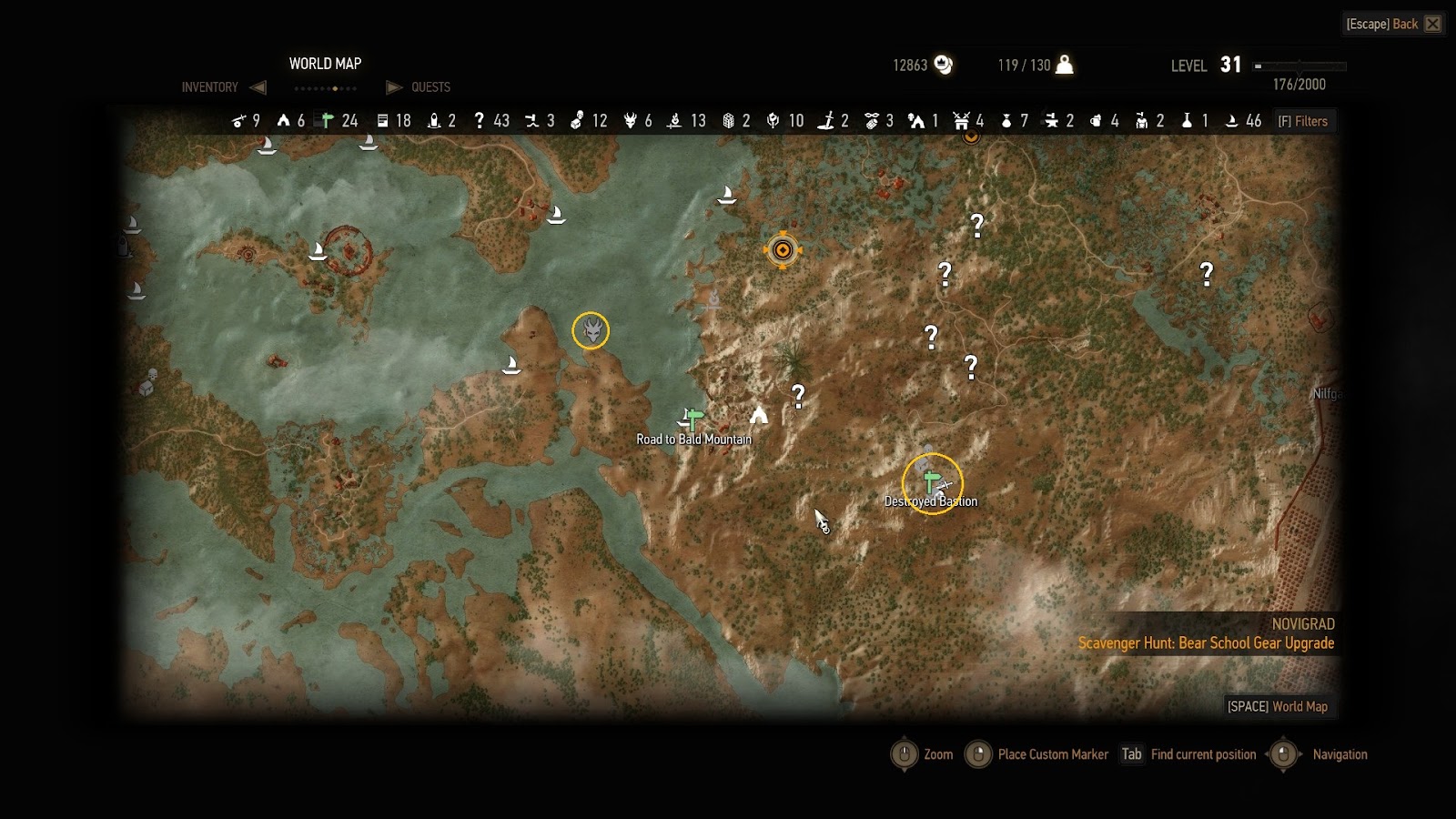The image size is (1456, 819).
Task: Select the tracked quest Bear School Gear Upgrade
Action: (1206, 643)
